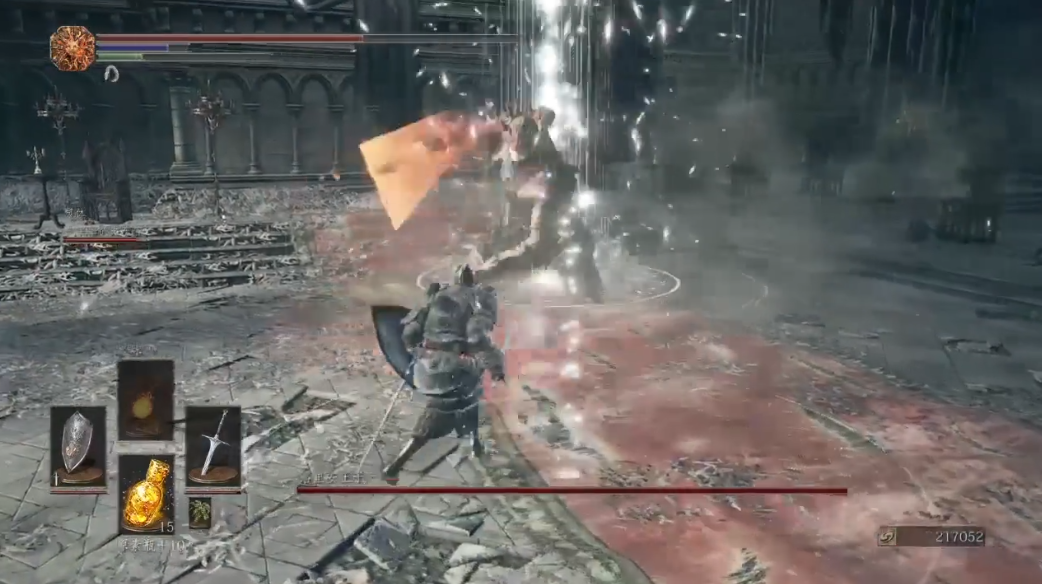Choose the fireball spell slot
1042x584 pixels.
145,400
